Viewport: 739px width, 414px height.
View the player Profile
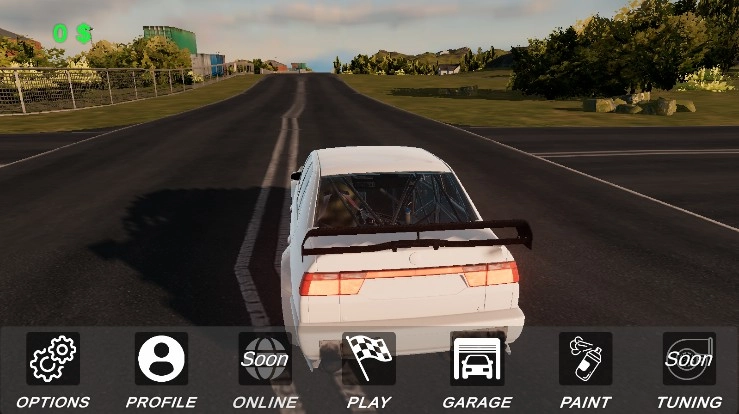tap(161, 359)
